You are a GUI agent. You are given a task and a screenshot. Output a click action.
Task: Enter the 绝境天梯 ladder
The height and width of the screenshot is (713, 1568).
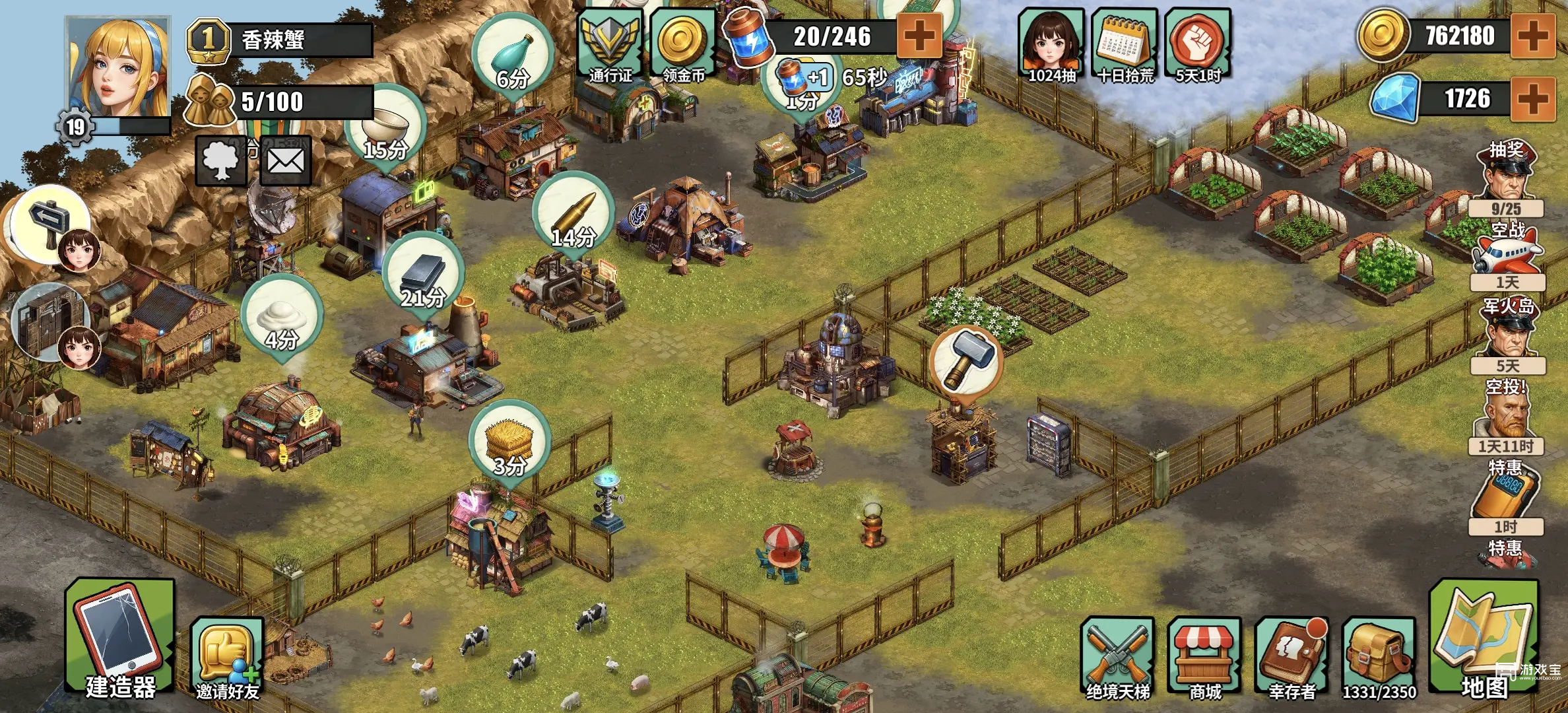1118,658
